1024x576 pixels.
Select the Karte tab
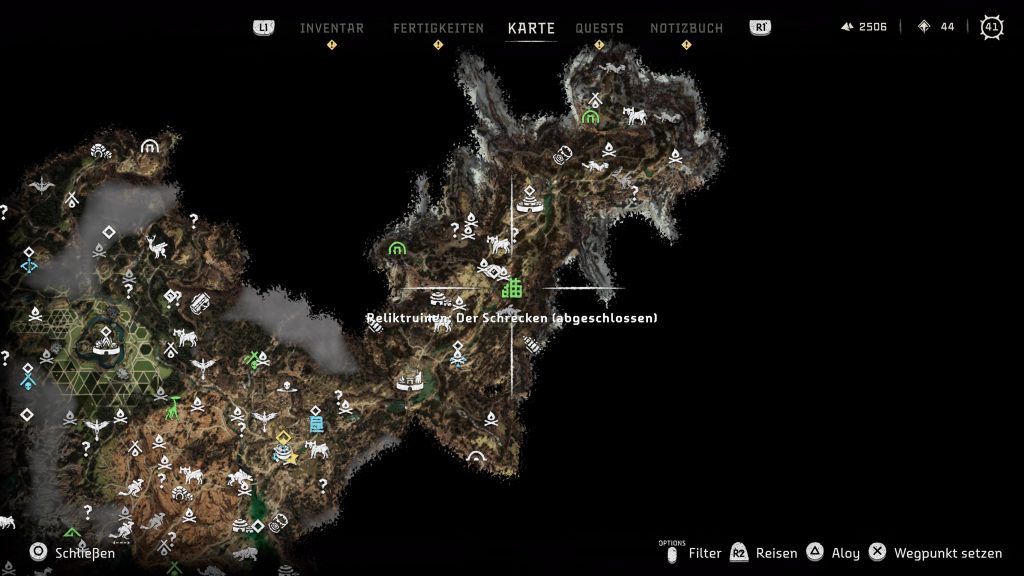tap(530, 28)
